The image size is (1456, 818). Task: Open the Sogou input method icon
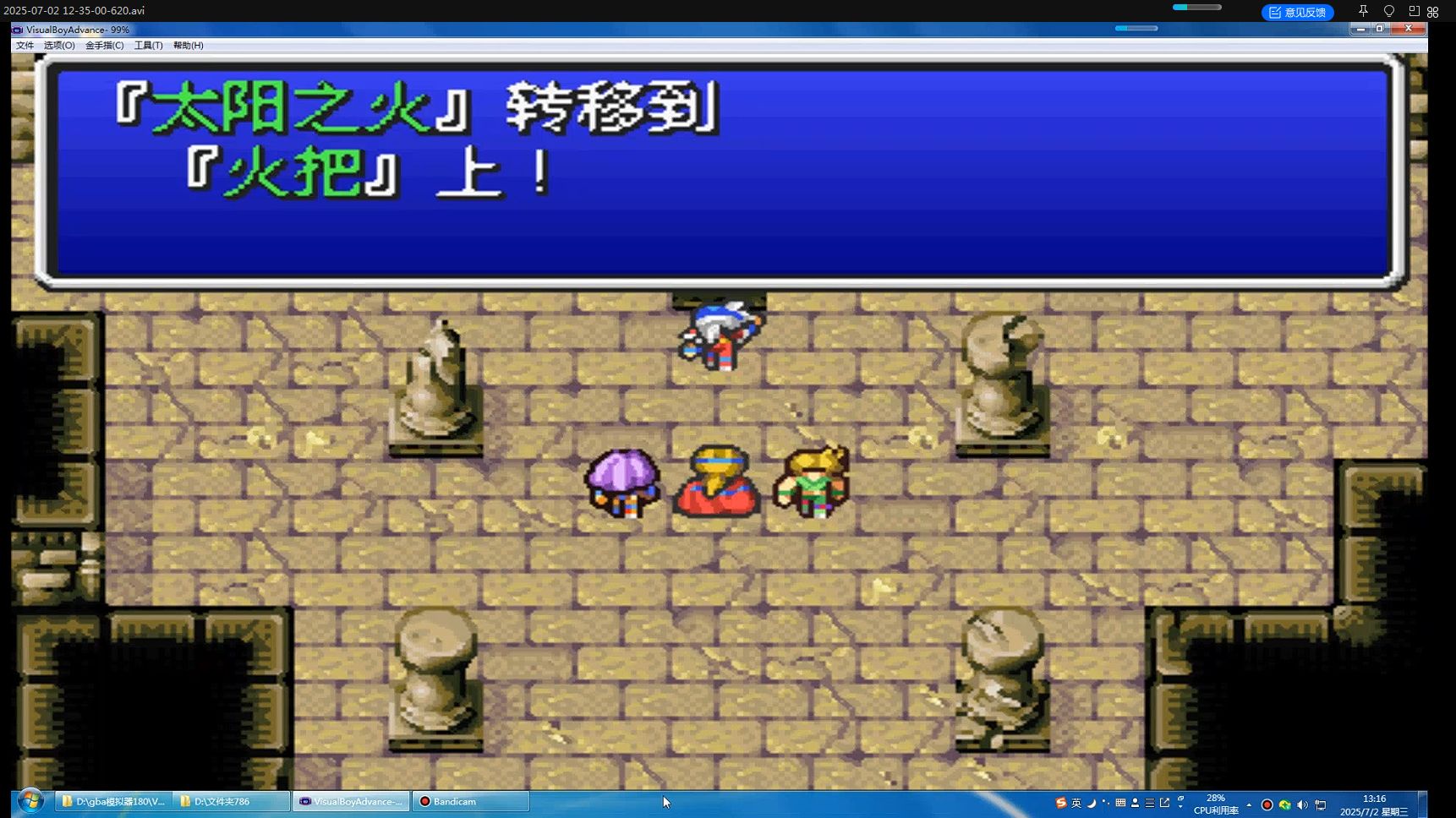coord(1061,804)
